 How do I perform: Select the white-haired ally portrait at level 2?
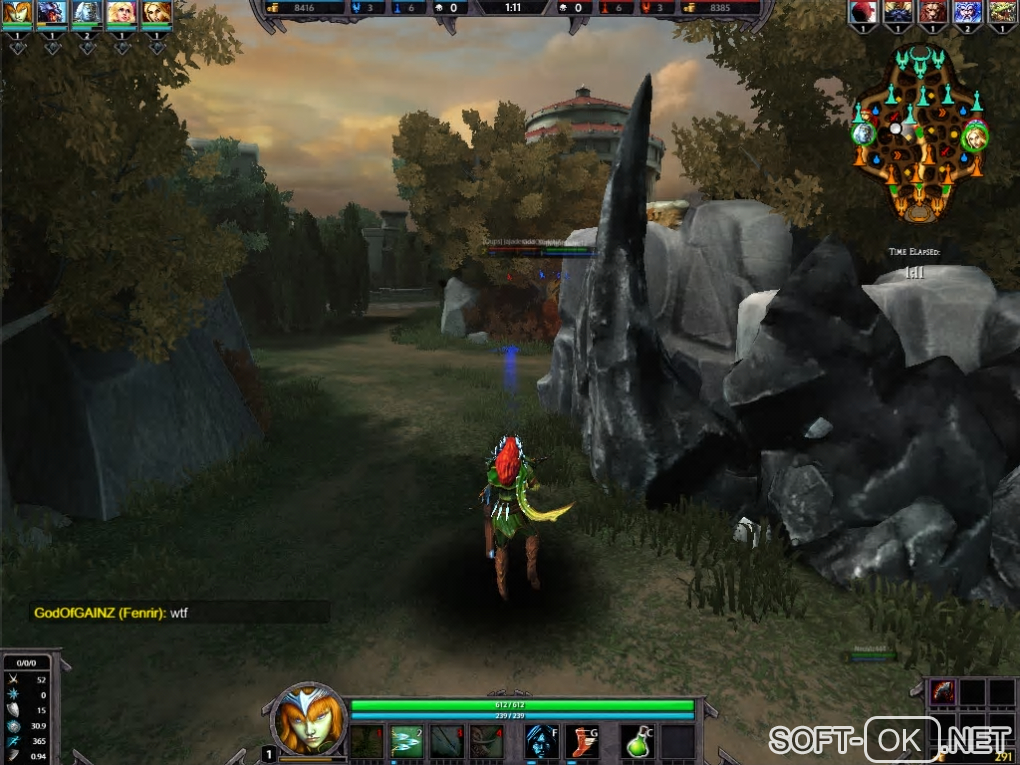point(87,12)
